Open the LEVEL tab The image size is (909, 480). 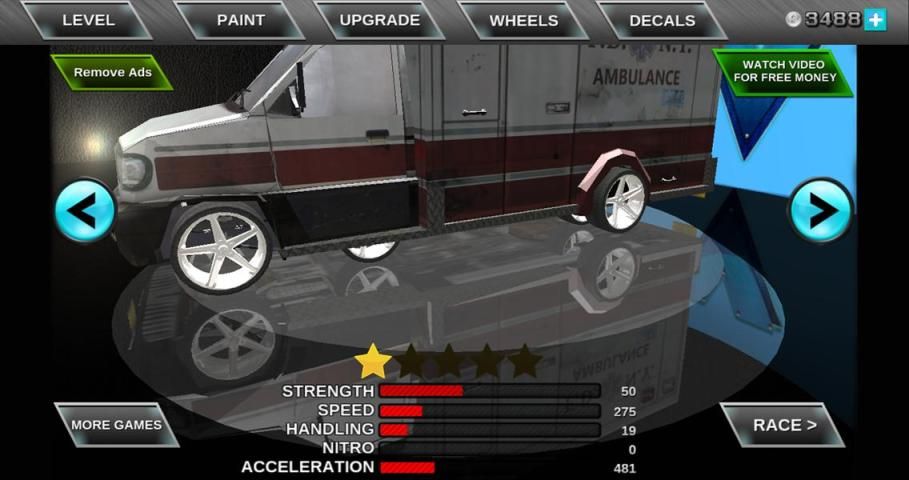pyautogui.click(x=88, y=20)
